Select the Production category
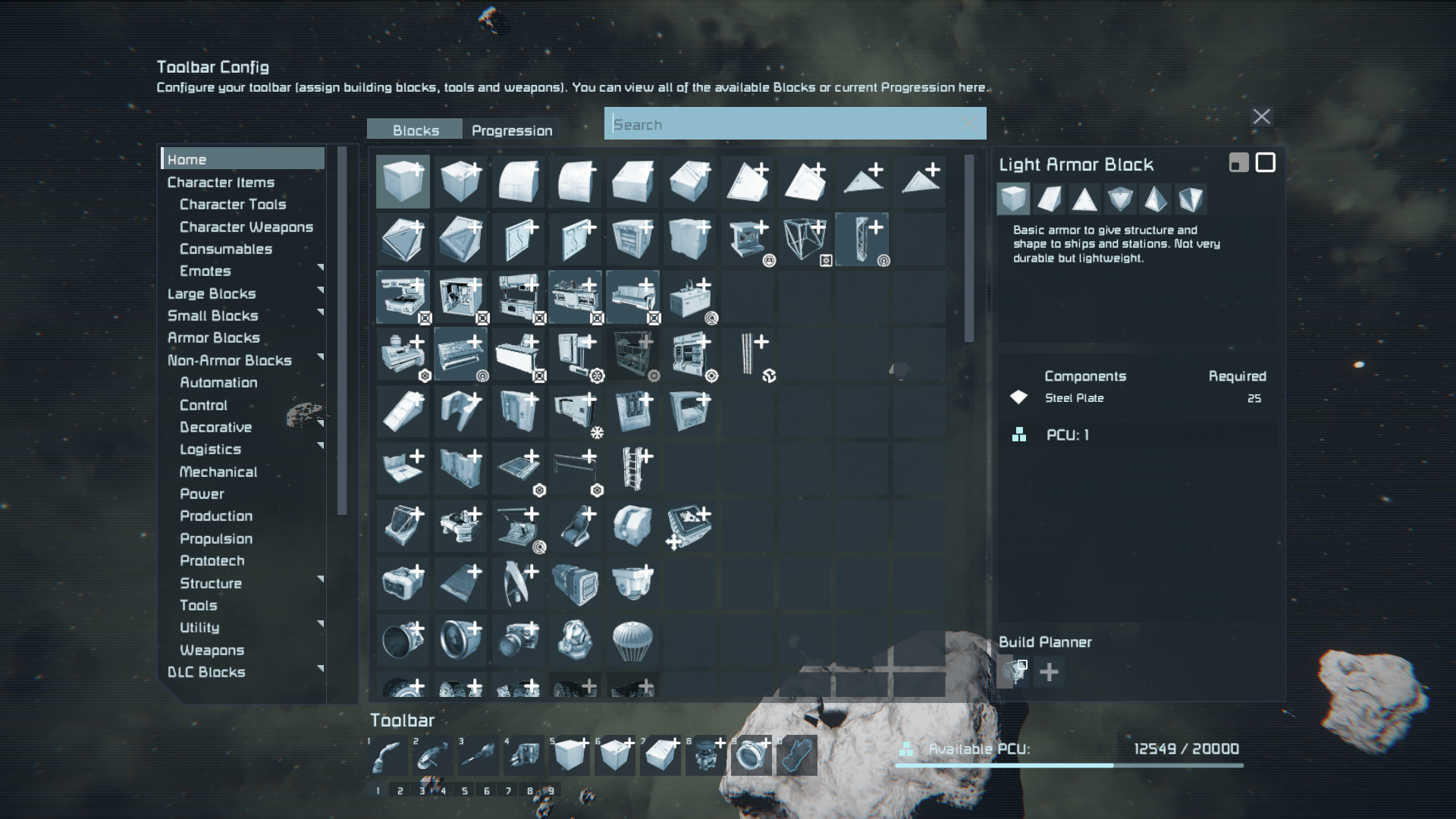The width and height of the screenshot is (1456, 819). 216,516
